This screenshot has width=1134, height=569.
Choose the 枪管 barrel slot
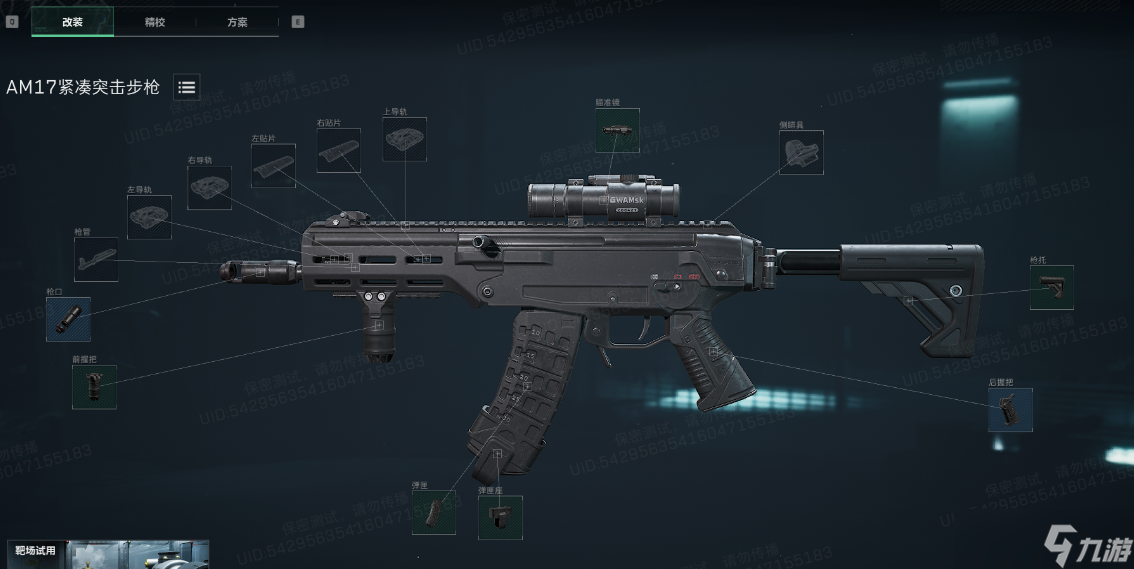pyautogui.click(x=96, y=259)
